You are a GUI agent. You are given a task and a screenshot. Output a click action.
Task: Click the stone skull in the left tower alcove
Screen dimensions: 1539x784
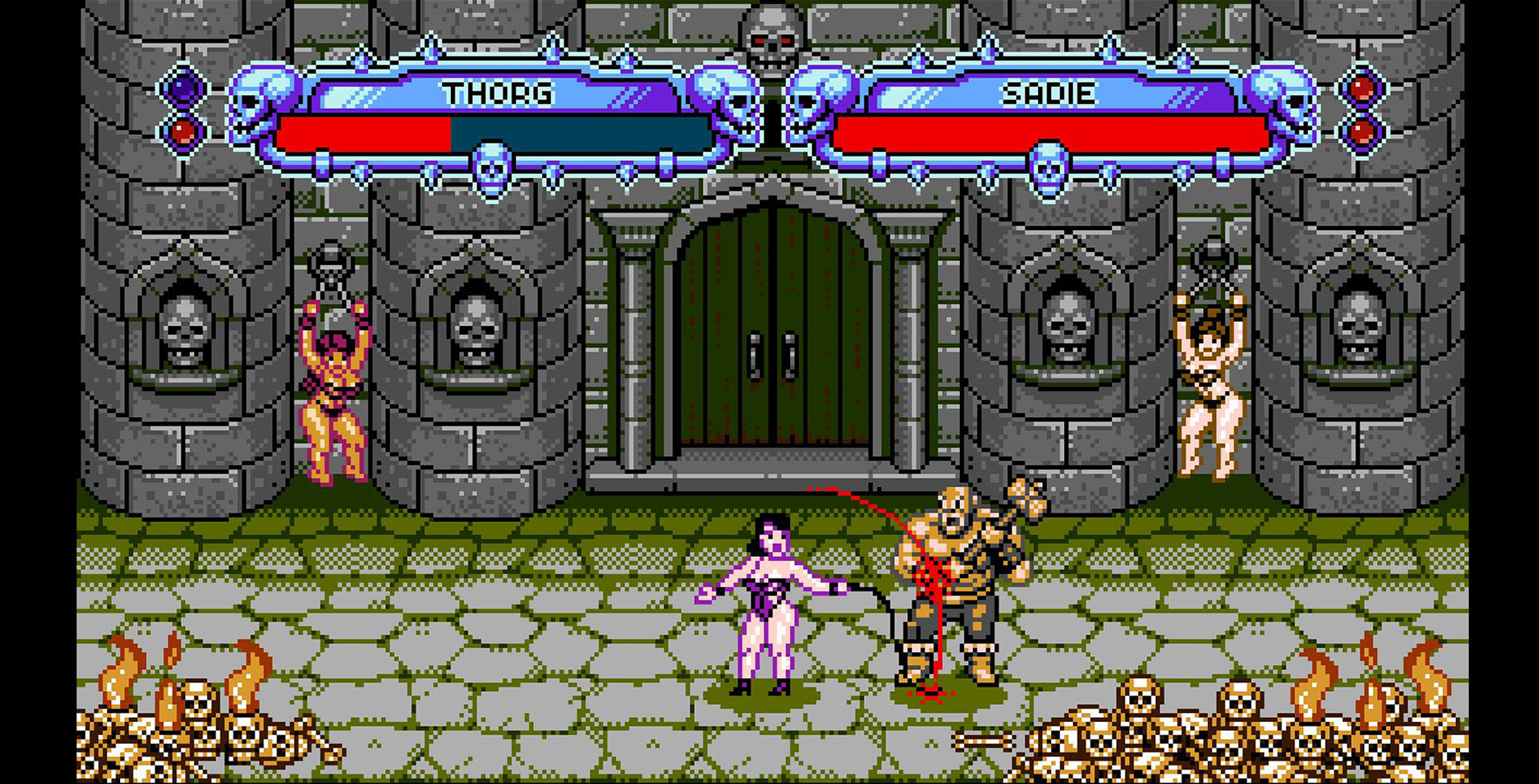click(187, 330)
